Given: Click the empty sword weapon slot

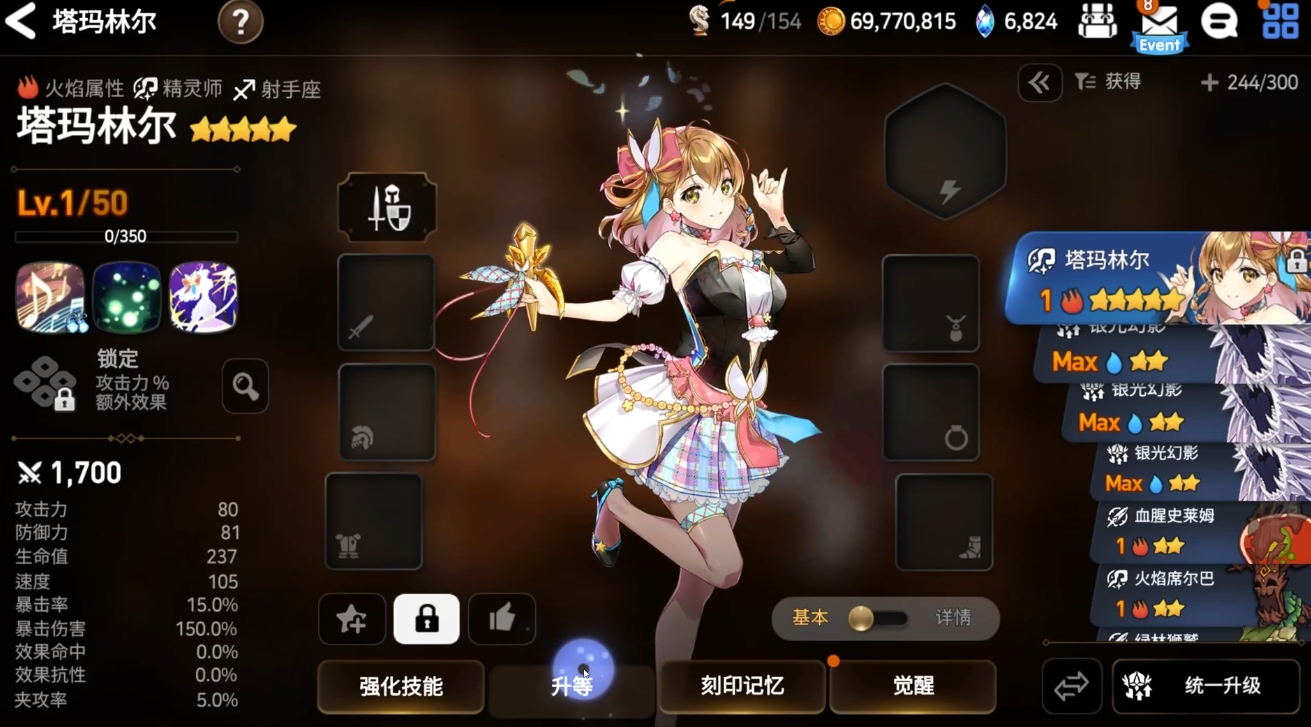Looking at the screenshot, I should tap(387, 303).
